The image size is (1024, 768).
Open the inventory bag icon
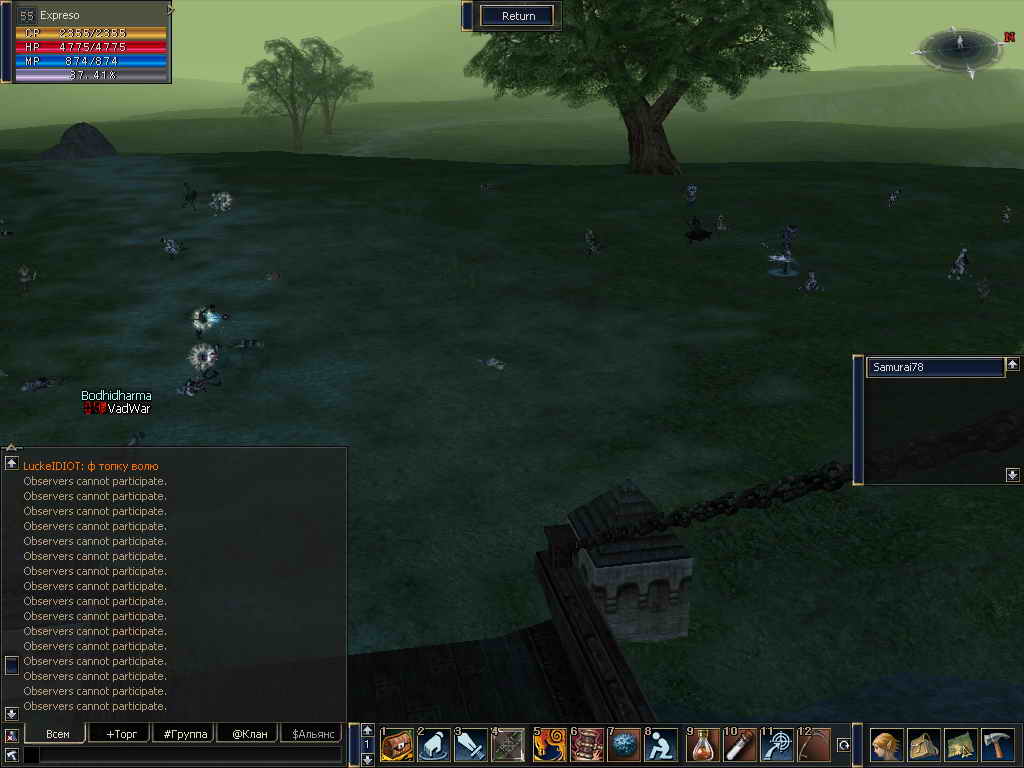[923, 745]
